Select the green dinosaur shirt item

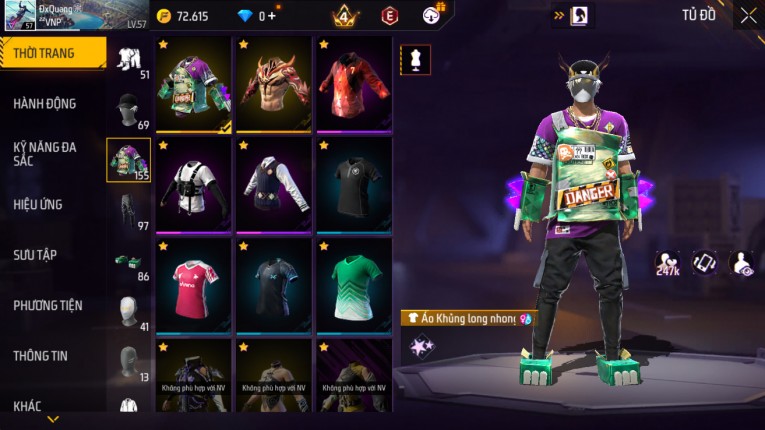tap(194, 84)
